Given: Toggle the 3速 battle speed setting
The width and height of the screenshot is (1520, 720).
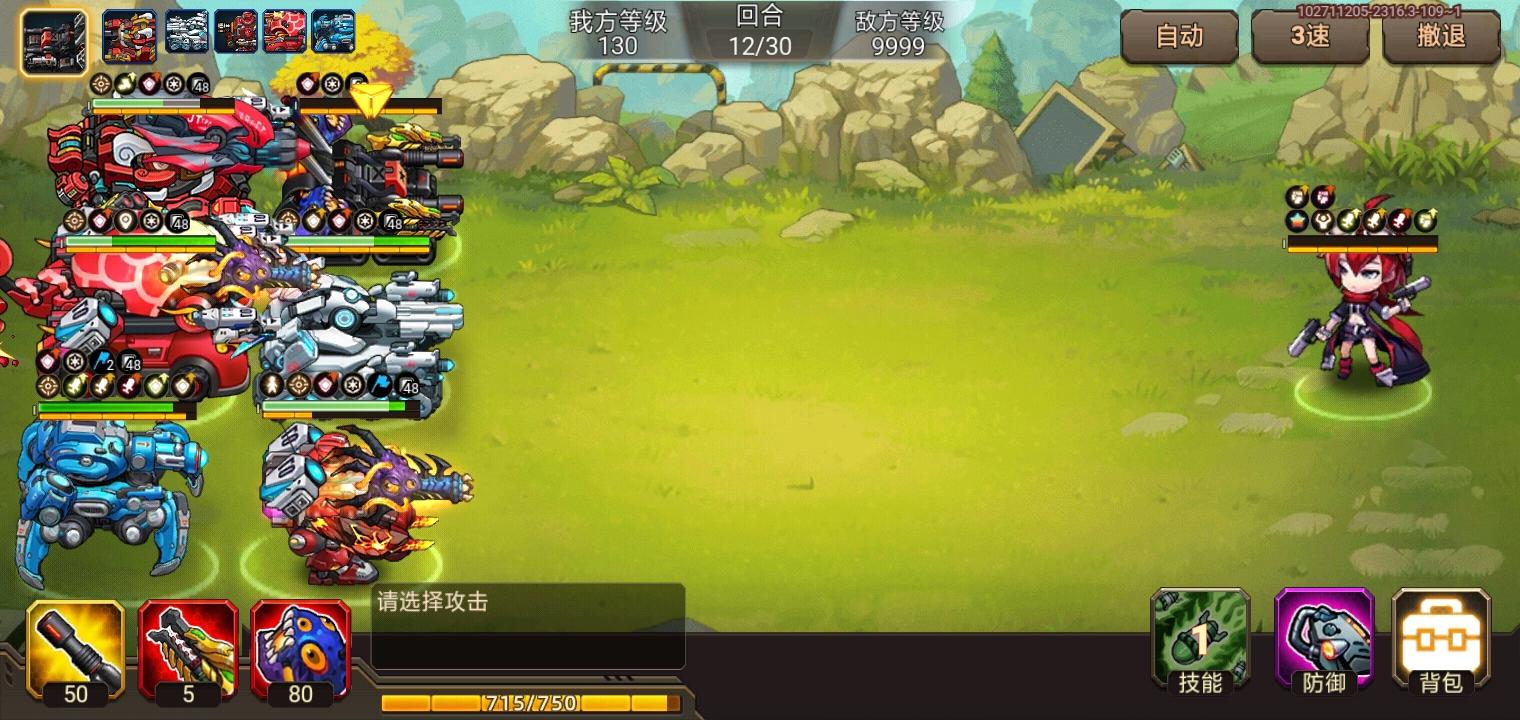Looking at the screenshot, I should pos(1311,34).
